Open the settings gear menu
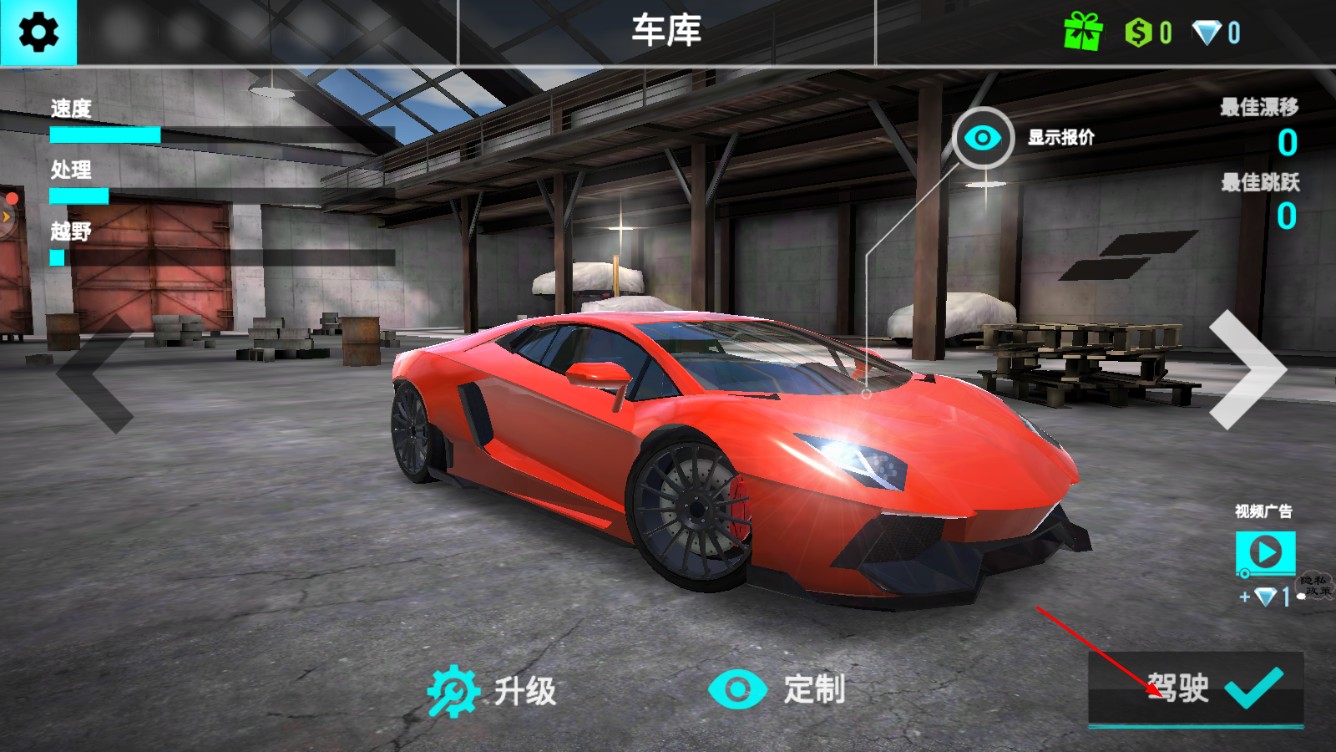This screenshot has height=752, width=1336. coord(38,33)
